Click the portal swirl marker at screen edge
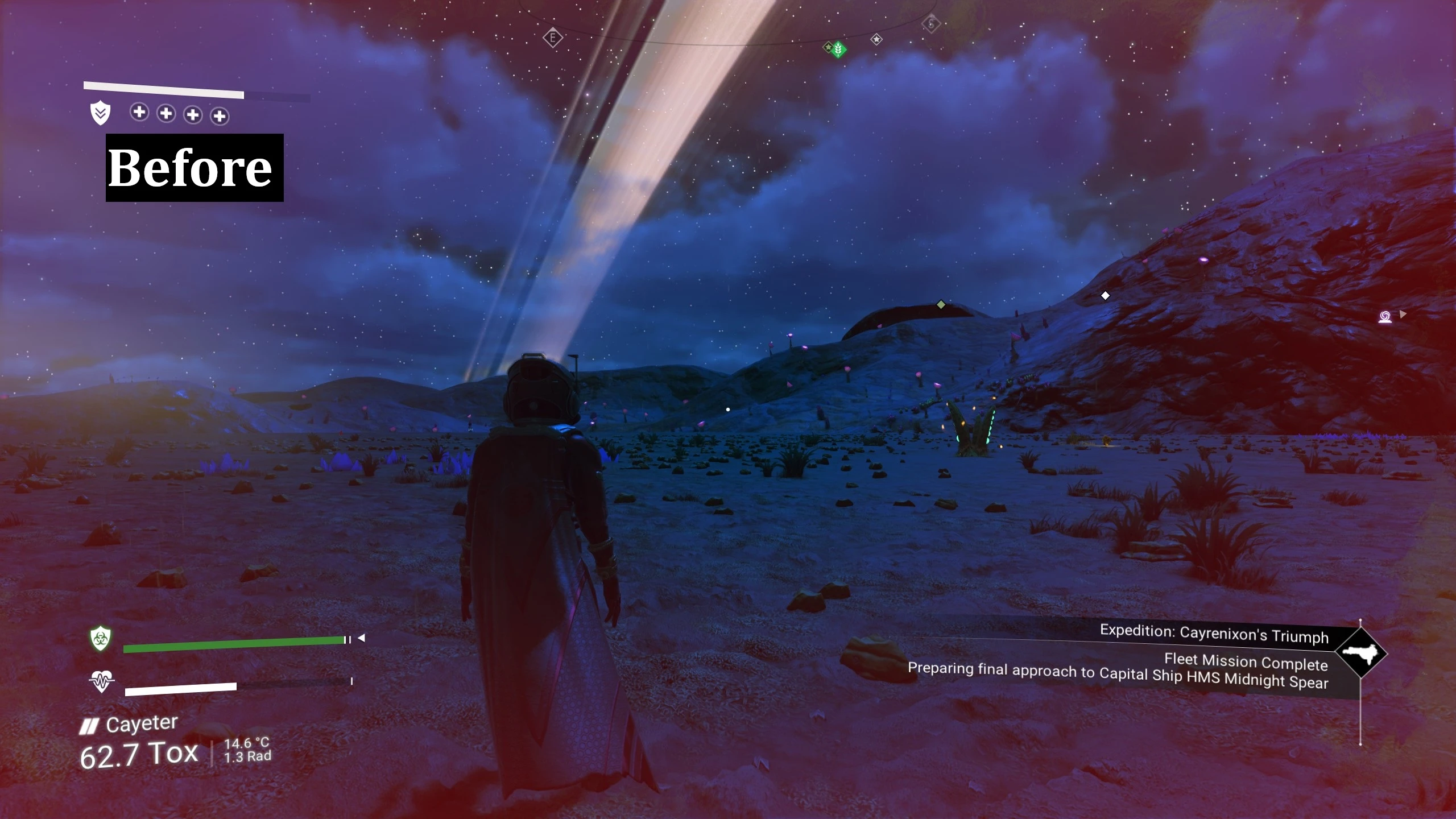The width and height of the screenshot is (1456, 819). (x=1385, y=316)
